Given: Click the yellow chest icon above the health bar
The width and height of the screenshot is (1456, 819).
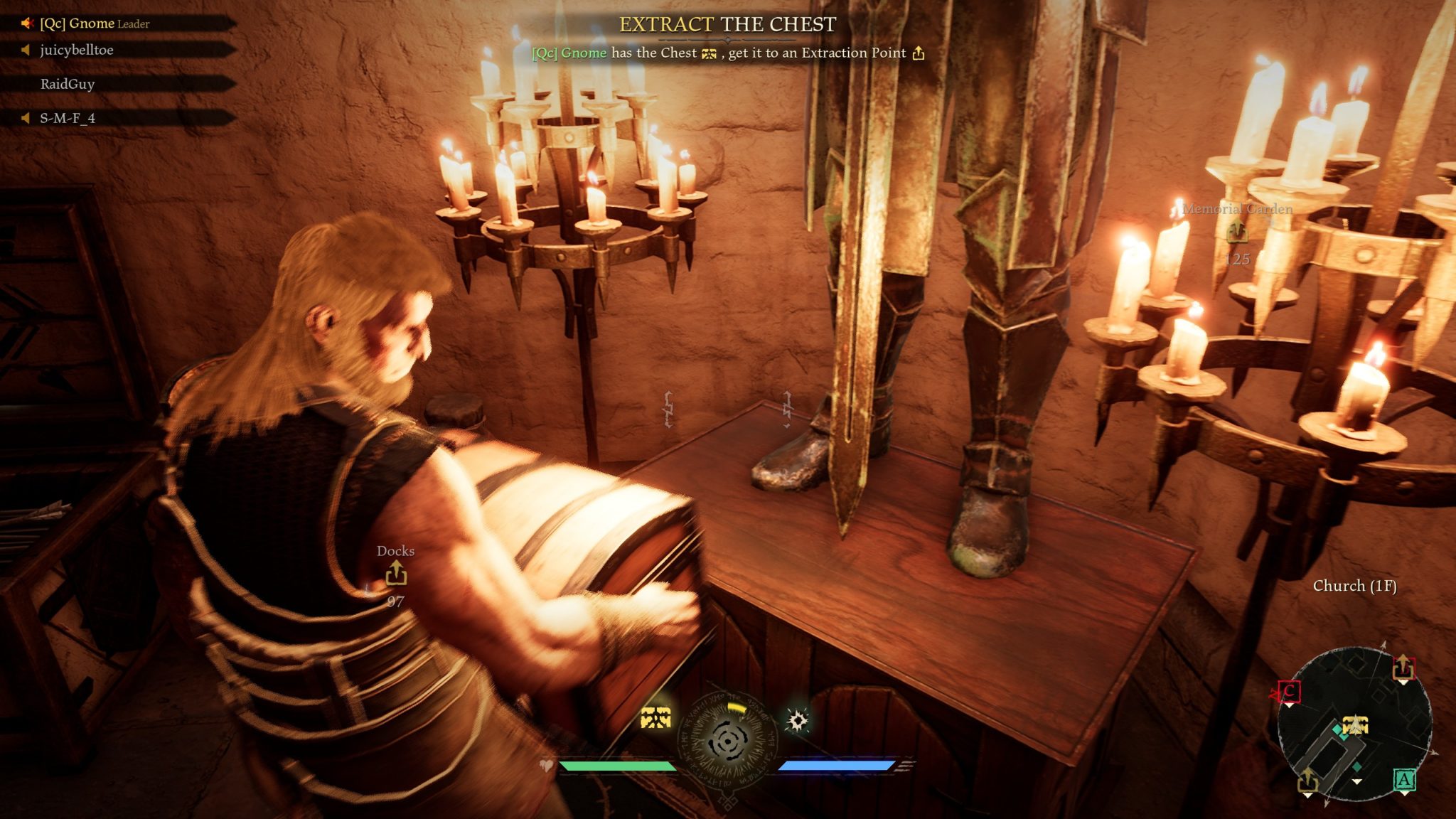Looking at the screenshot, I should point(655,718).
